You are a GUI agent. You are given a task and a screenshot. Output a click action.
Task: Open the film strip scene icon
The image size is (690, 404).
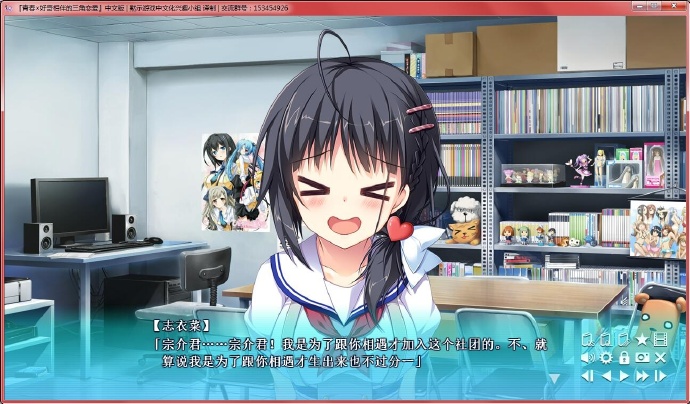[x=659, y=340]
